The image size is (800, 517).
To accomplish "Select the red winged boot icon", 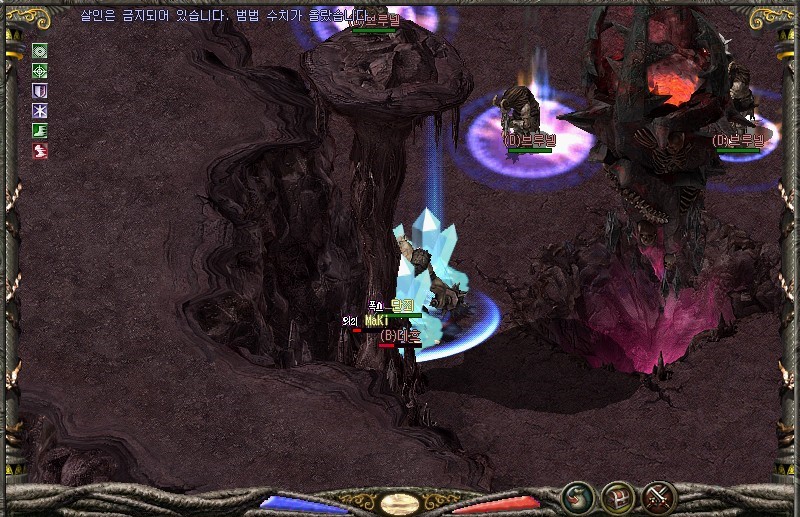I will [x=40, y=151].
